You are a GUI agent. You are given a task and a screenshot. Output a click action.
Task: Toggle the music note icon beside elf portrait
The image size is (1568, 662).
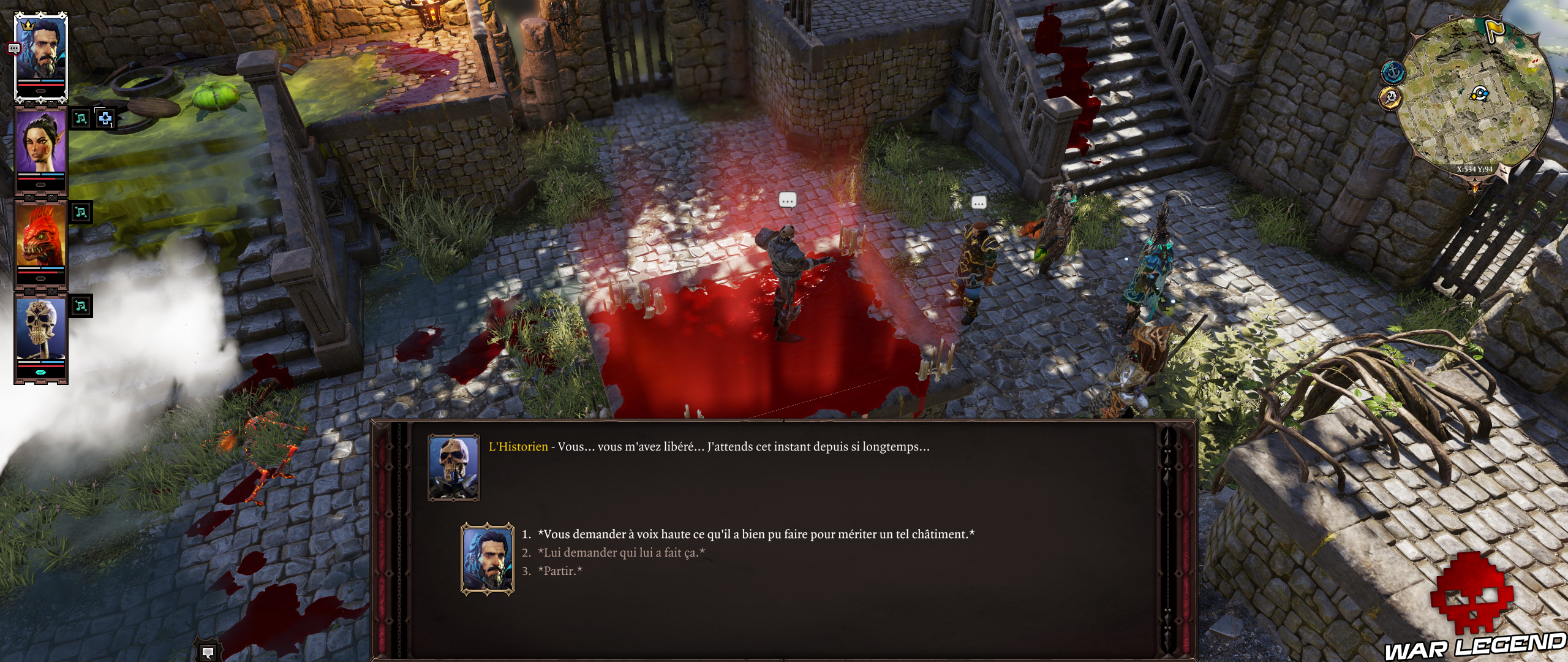pyautogui.click(x=81, y=120)
